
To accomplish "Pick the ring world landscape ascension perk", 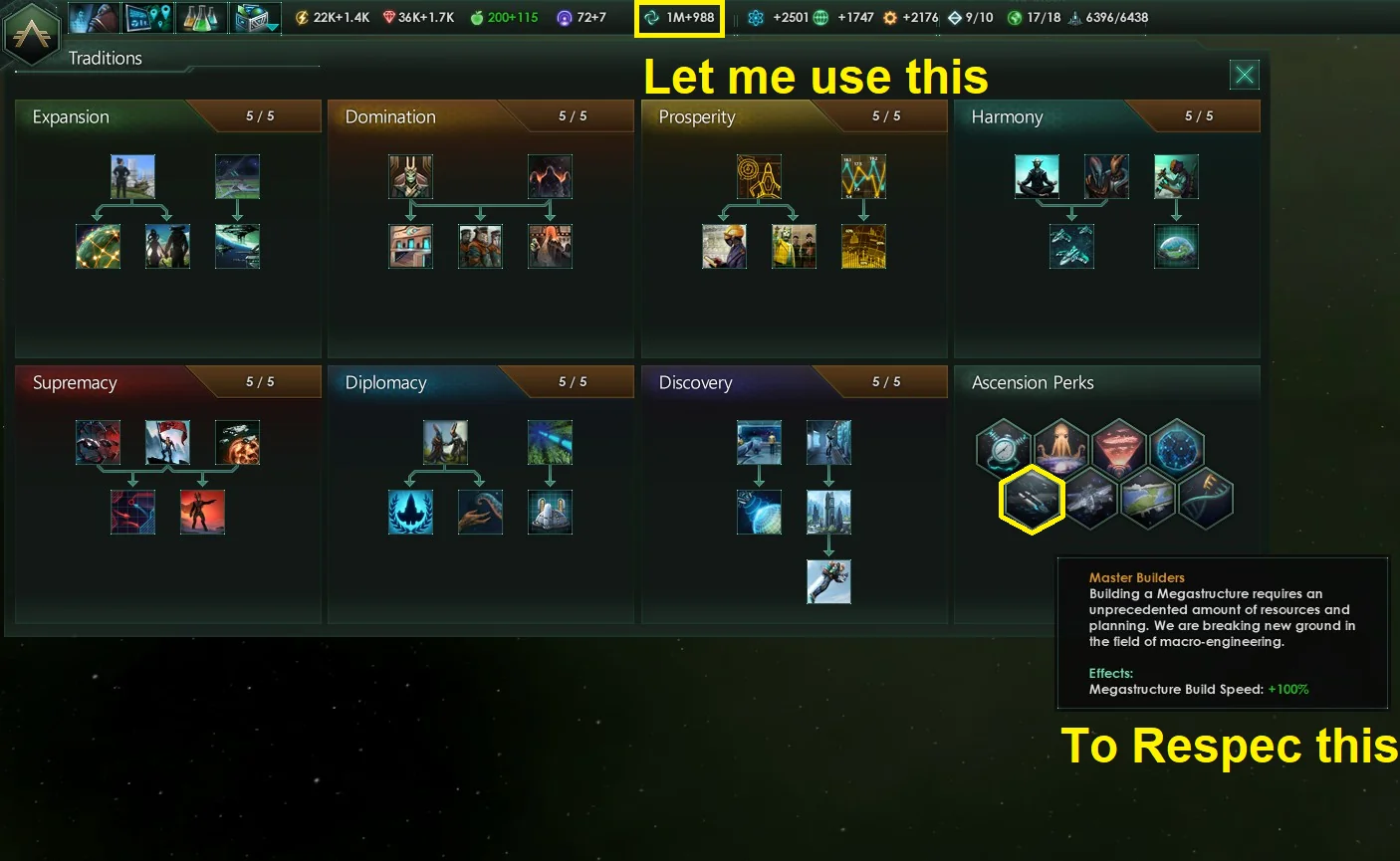I will 1147,498.
